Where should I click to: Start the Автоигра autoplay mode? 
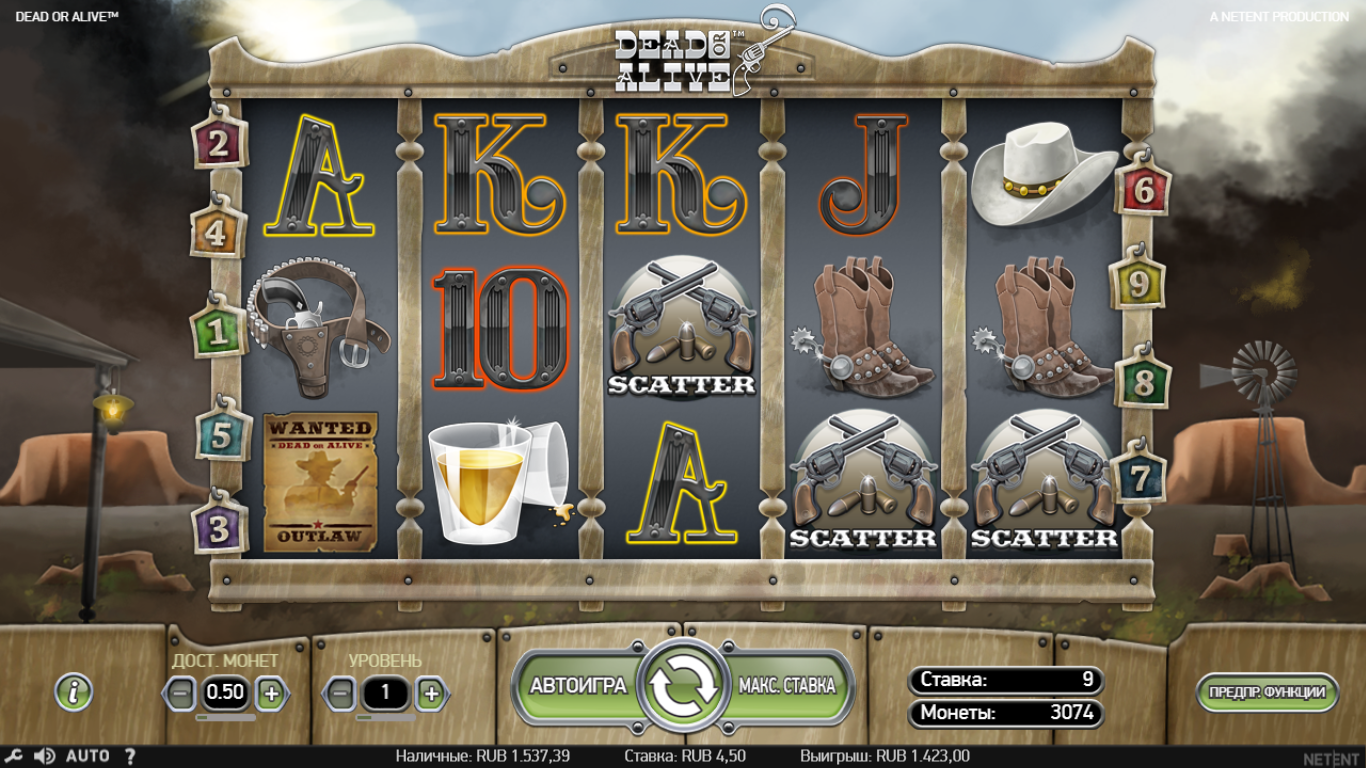click(577, 686)
